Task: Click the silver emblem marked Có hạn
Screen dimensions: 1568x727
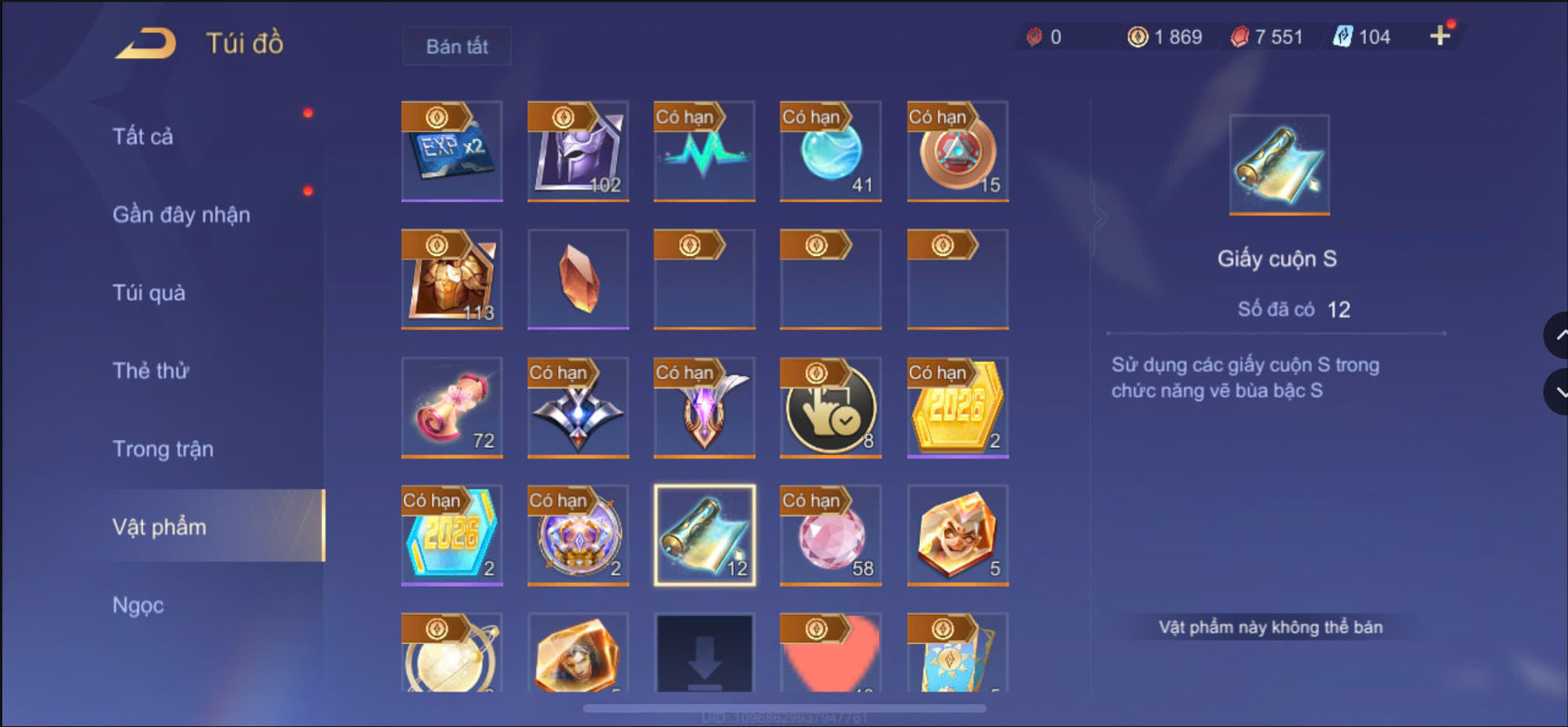Action: coord(577,407)
